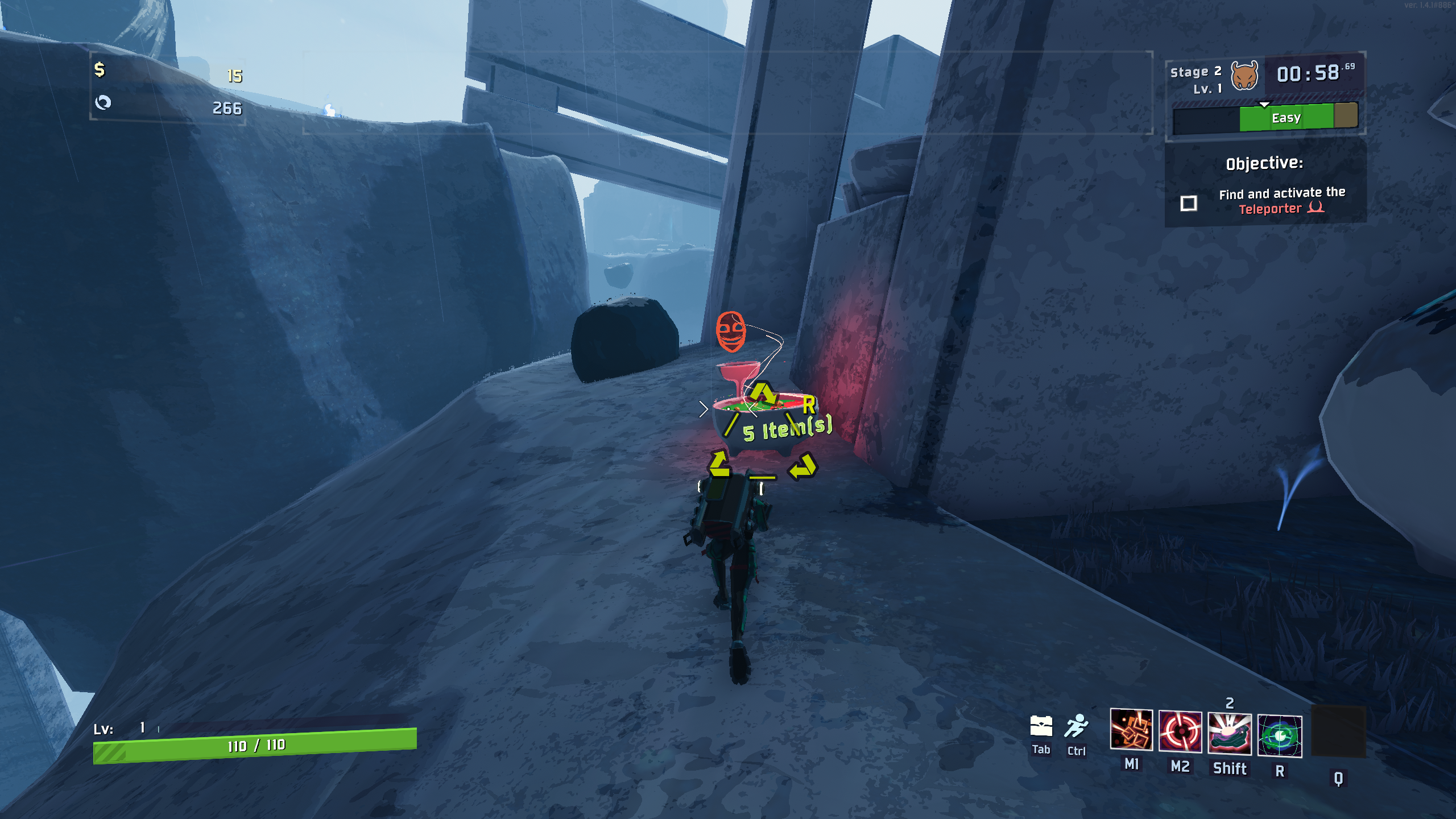Trigger the Shift utility skill icon
The height and width of the screenshot is (819, 1456).
click(1230, 733)
